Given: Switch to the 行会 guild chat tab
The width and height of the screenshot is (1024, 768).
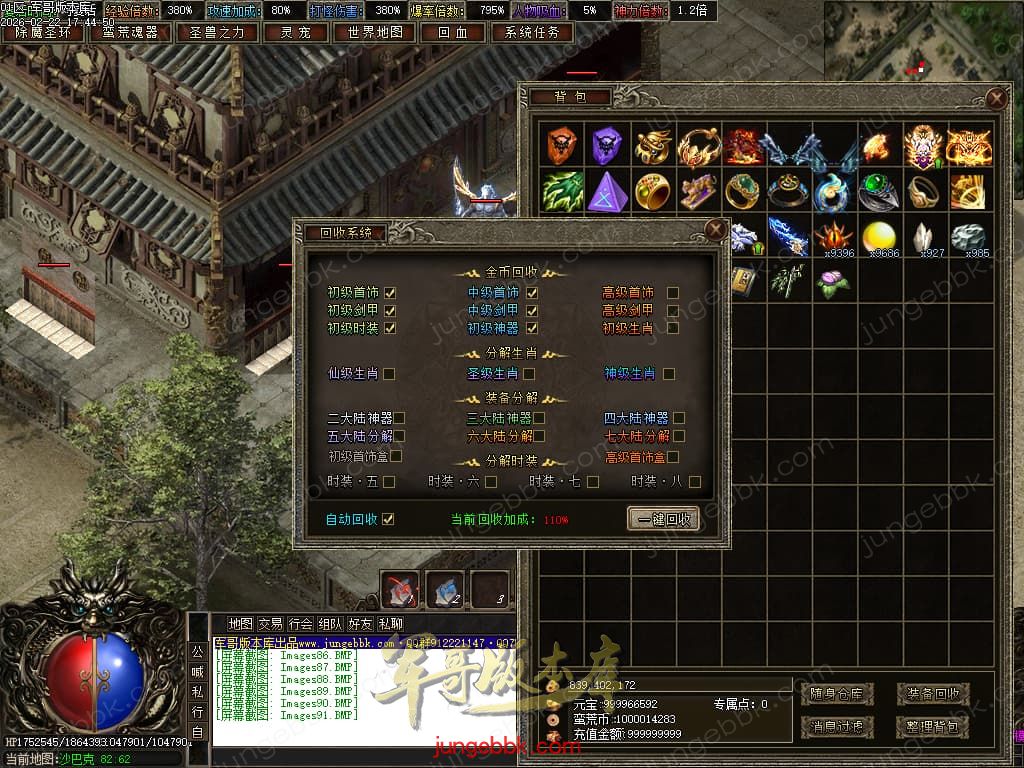Looking at the screenshot, I should [300, 624].
